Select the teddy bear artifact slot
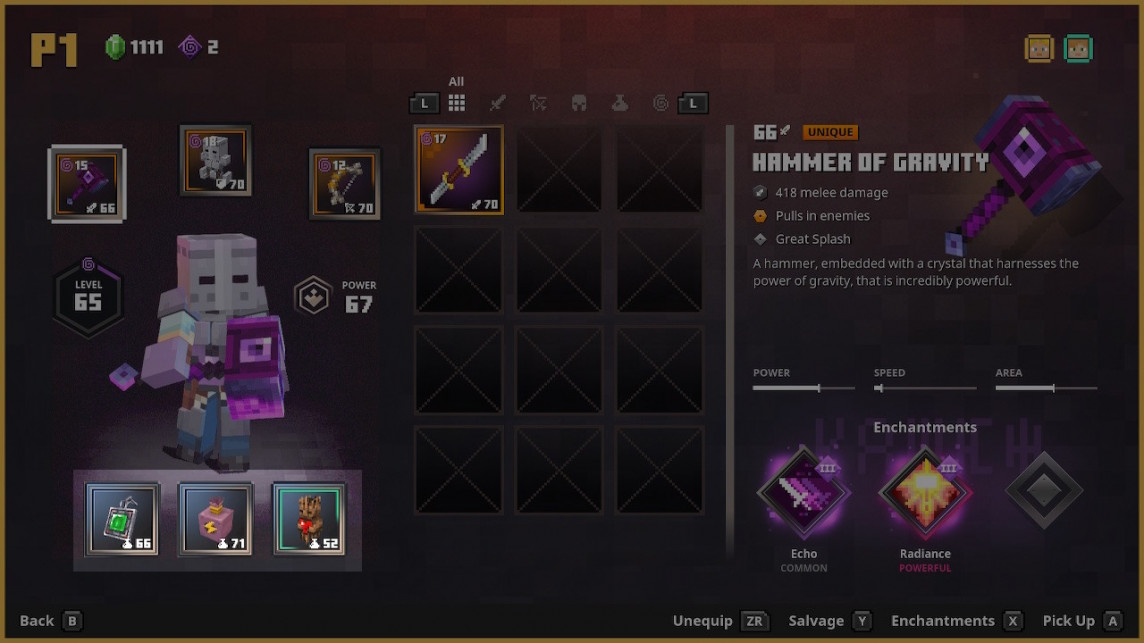This screenshot has width=1144, height=643. coord(309,519)
